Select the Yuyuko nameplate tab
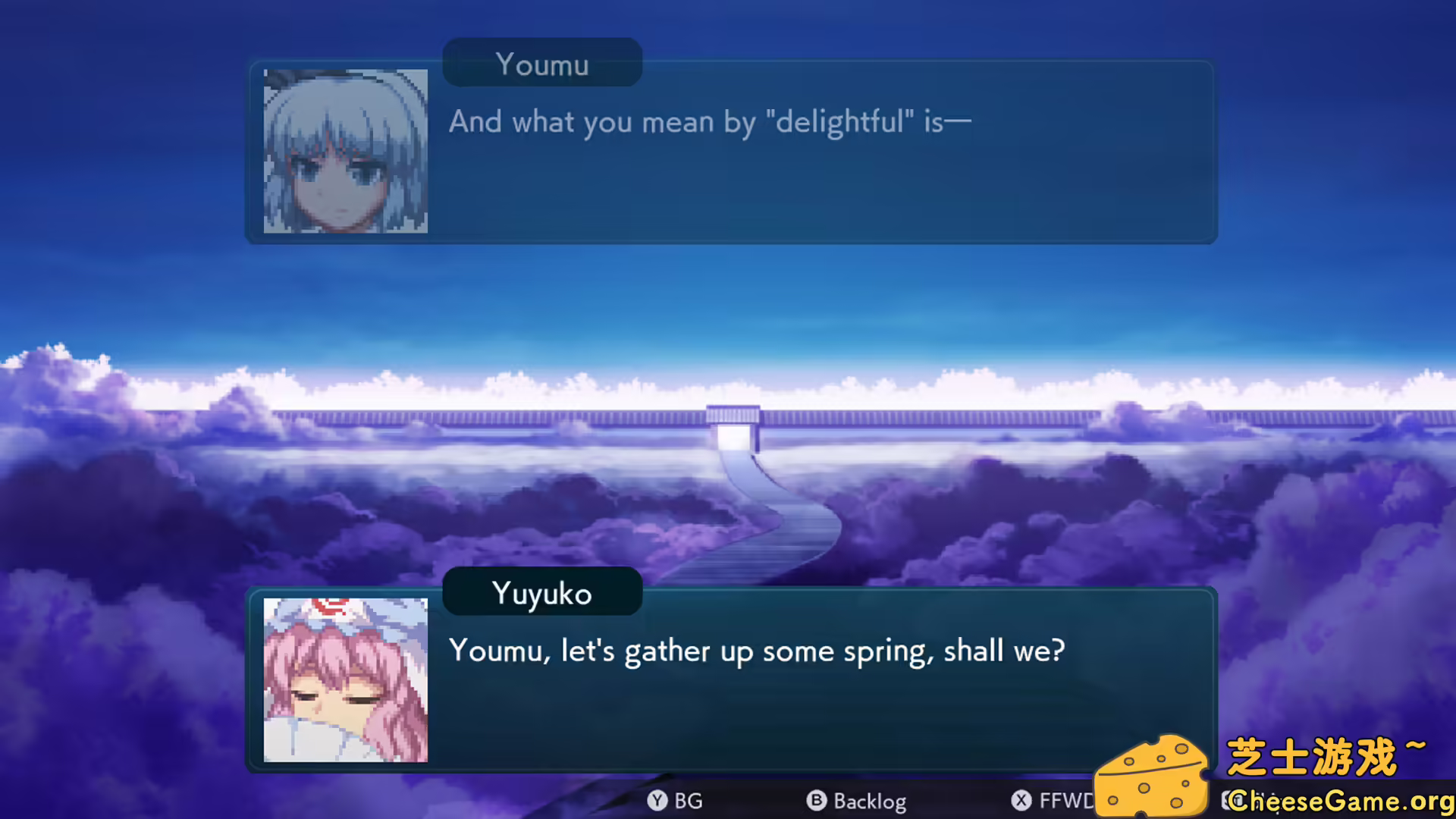 tap(541, 592)
